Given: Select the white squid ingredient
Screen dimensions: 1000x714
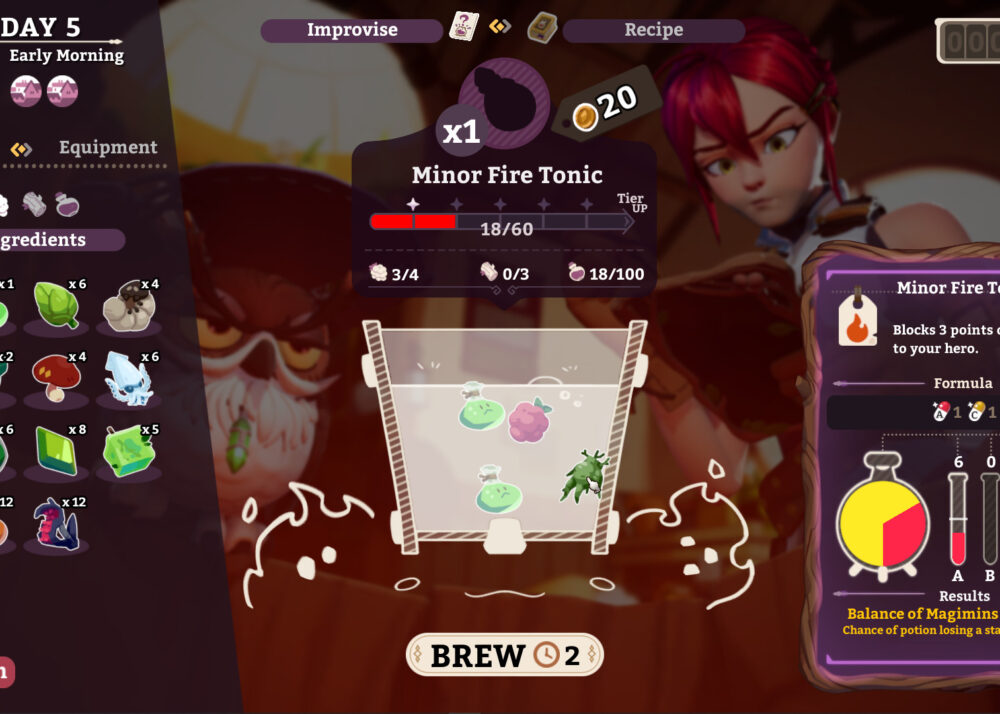Looking at the screenshot, I should point(130,378).
